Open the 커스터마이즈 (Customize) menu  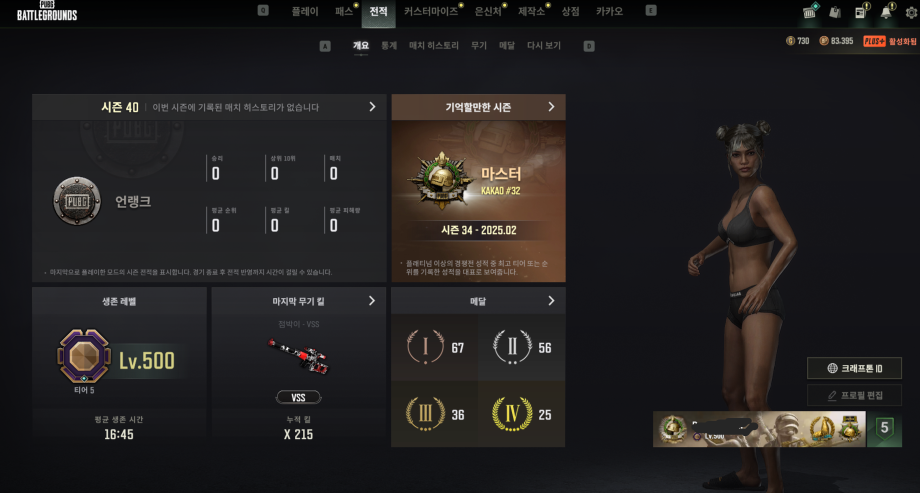coord(431,11)
